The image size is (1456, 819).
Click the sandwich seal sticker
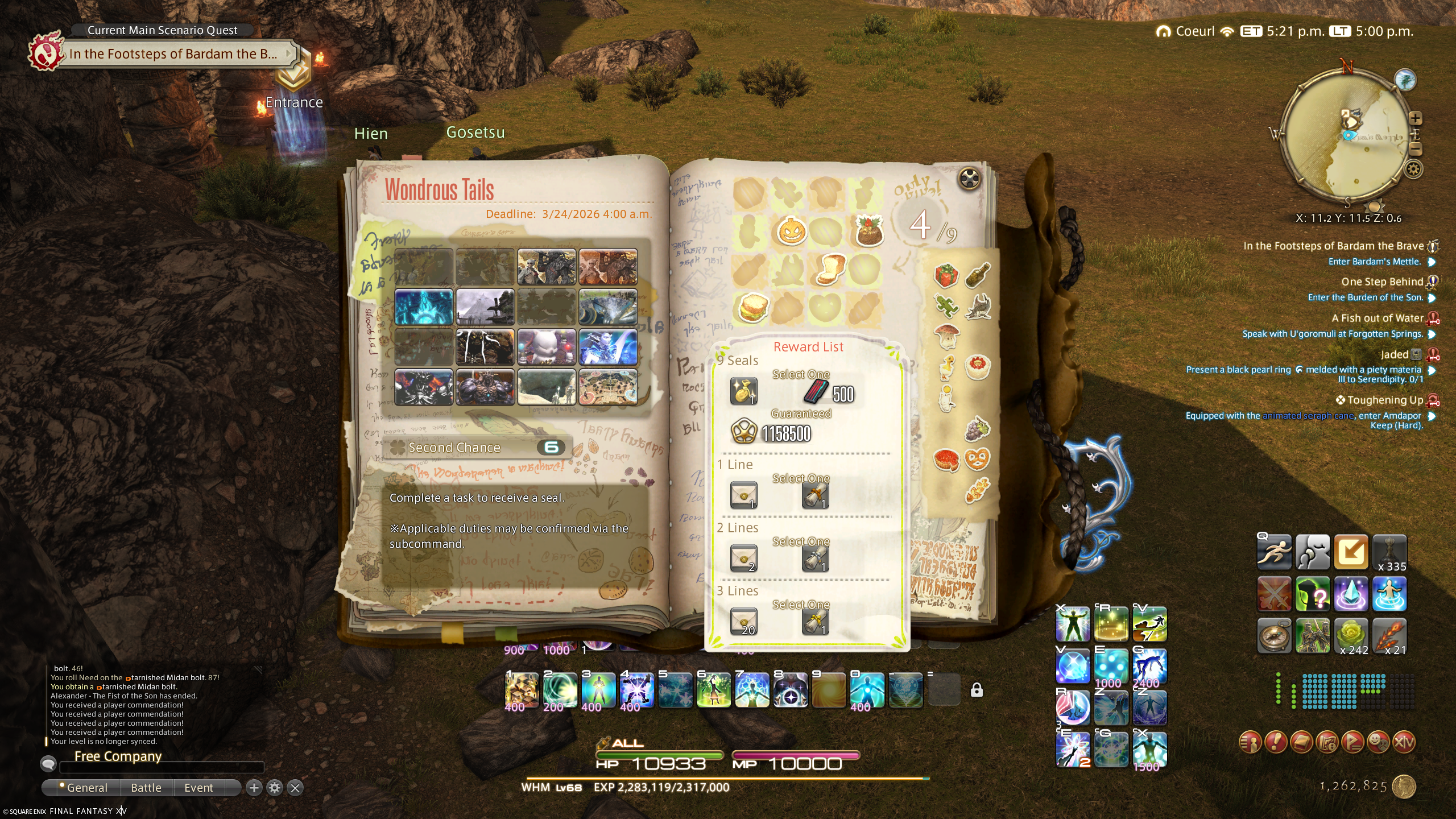(x=753, y=308)
